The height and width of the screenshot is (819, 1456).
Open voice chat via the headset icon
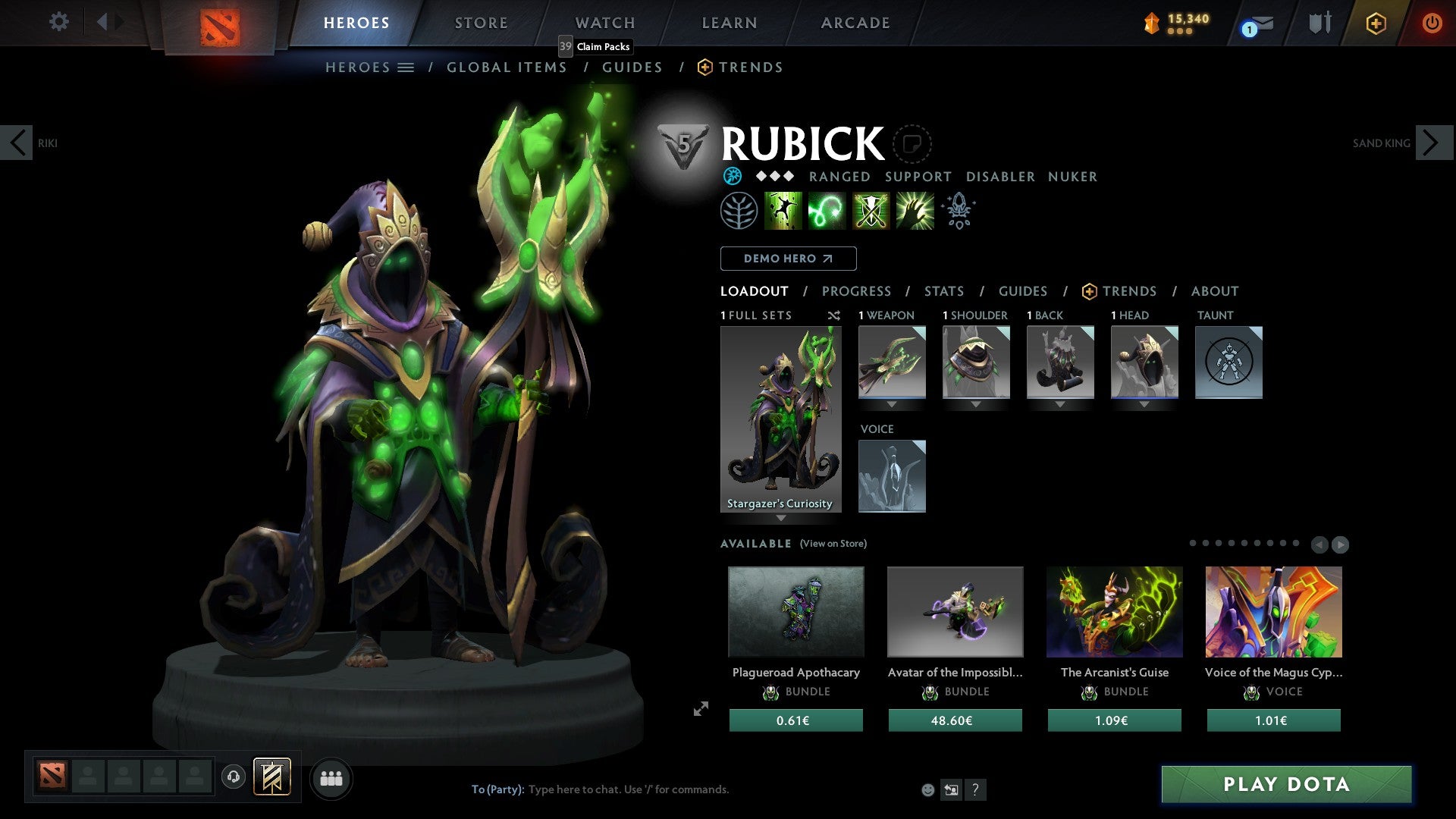click(x=234, y=777)
